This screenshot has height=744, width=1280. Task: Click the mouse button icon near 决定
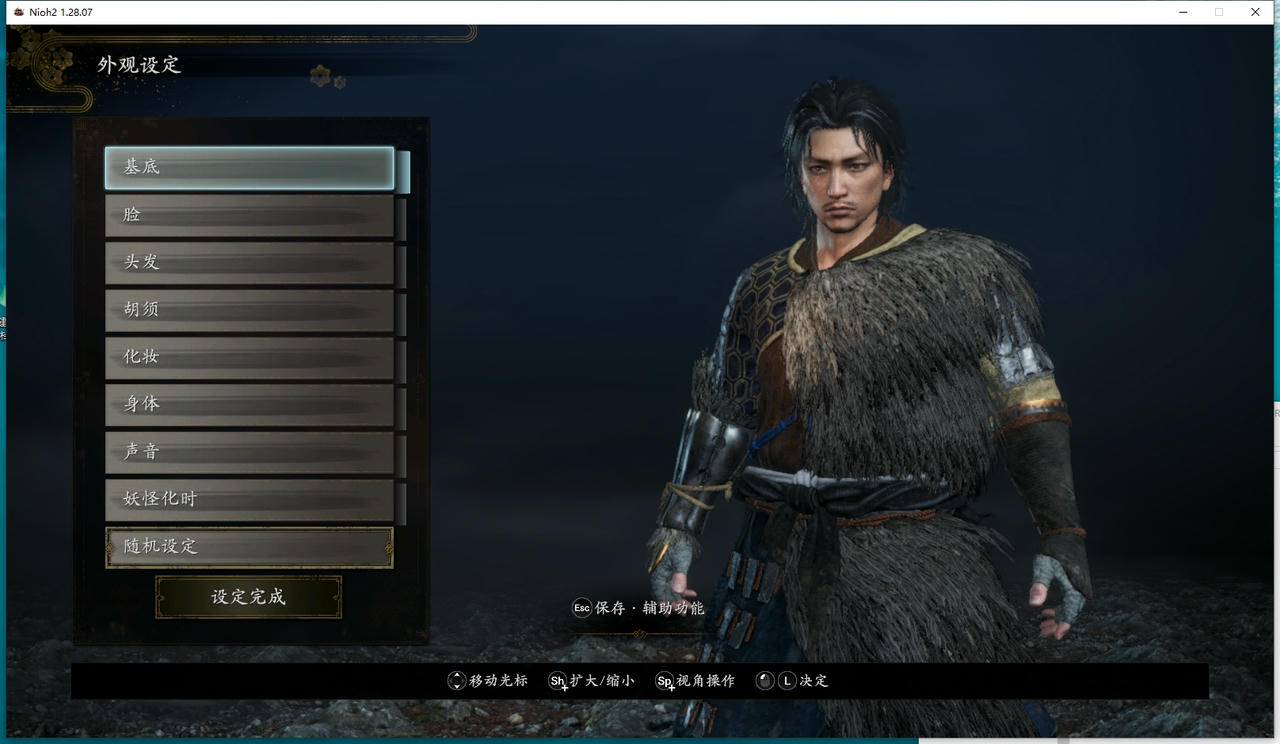point(765,681)
